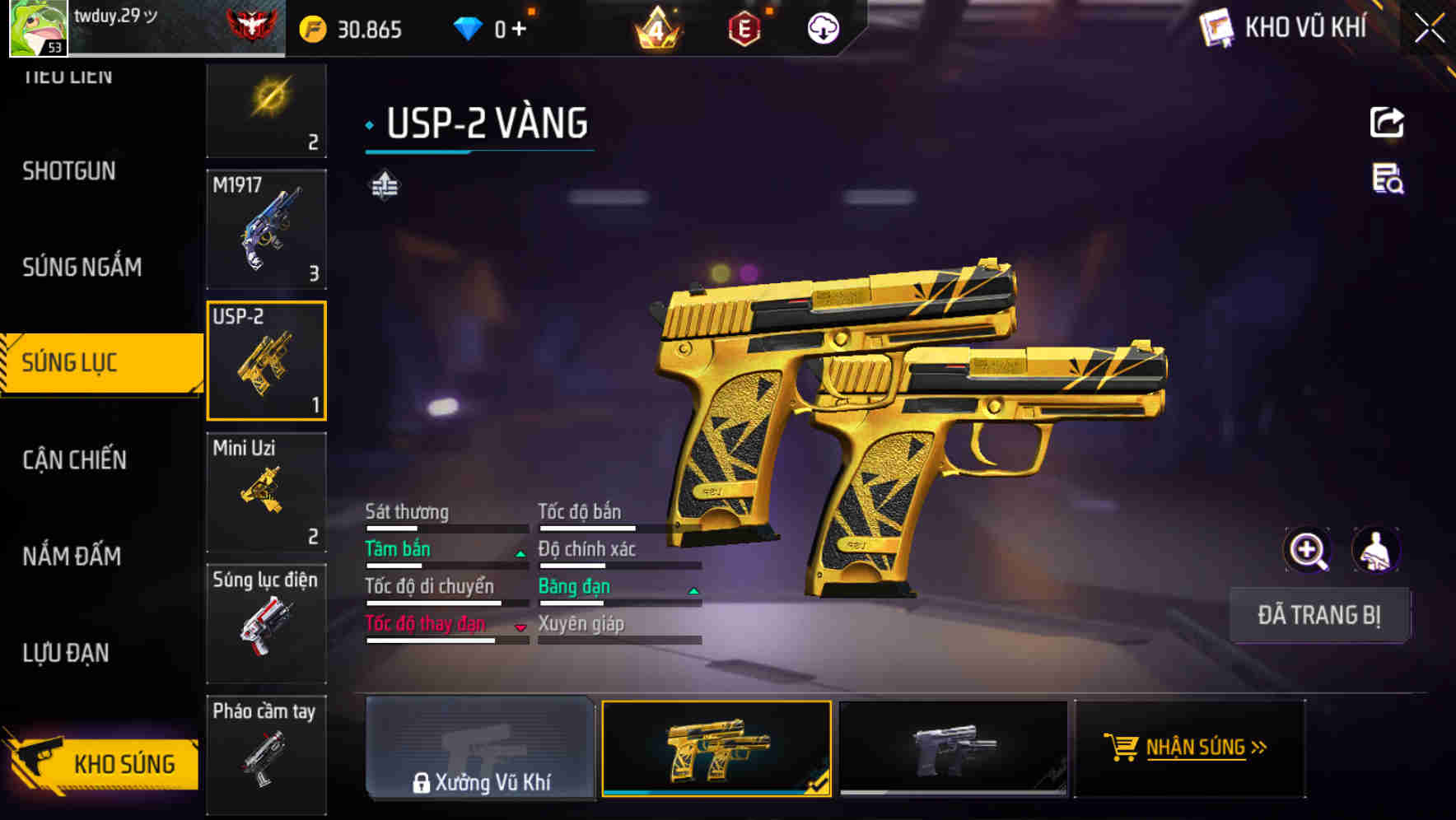Click the red rank badge at the top
This screenshot has height=820, width=1456.
point(250,27)
